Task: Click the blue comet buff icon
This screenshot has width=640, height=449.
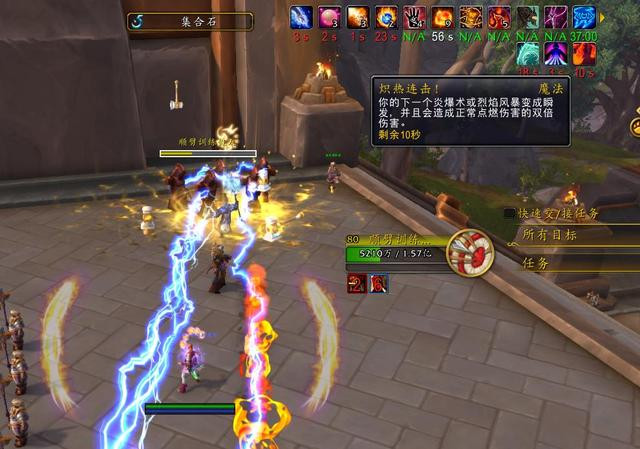Action: point(301,17)
